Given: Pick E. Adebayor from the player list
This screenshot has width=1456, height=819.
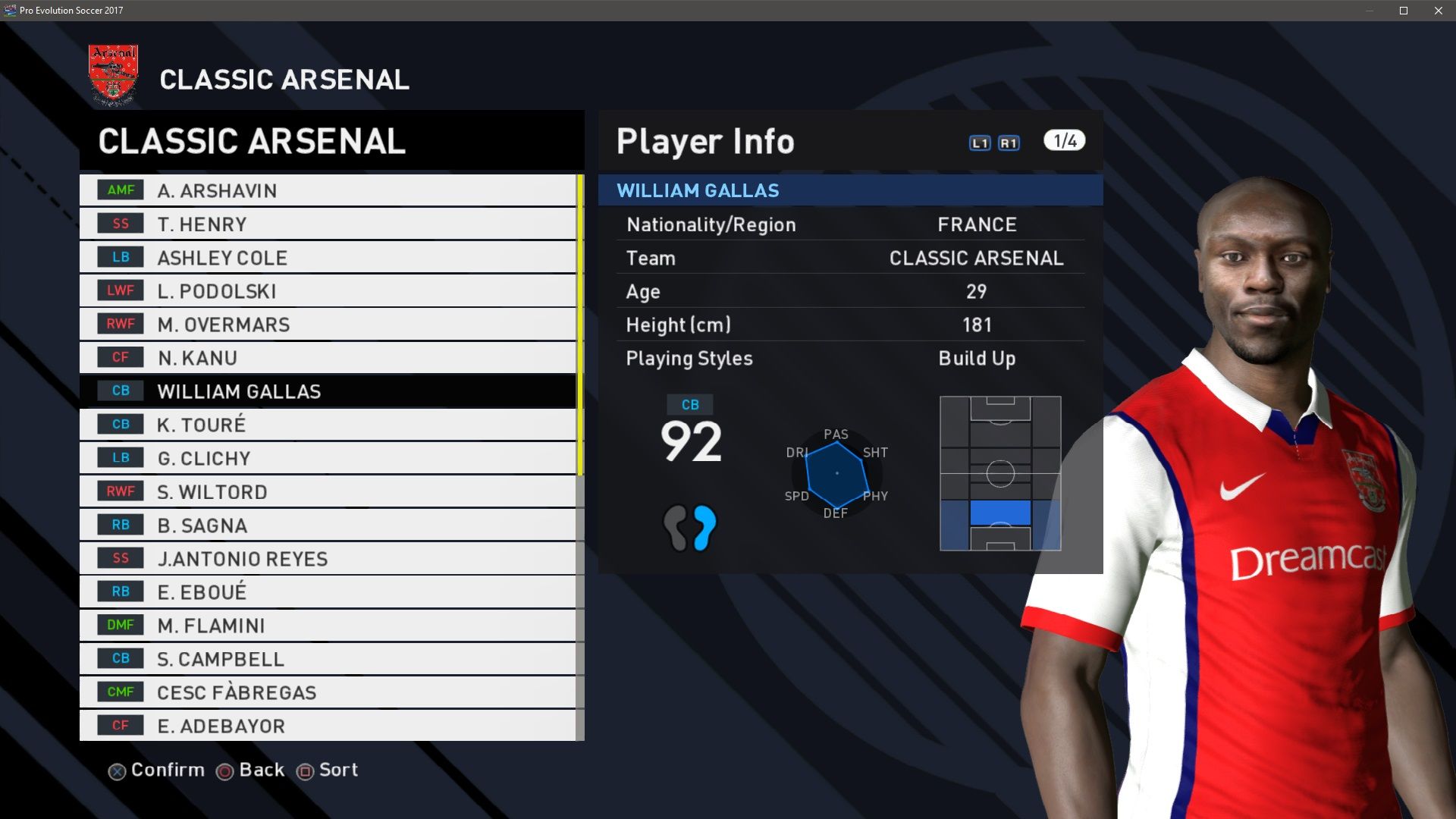Looking at the screenshot, I should [328, 725].
